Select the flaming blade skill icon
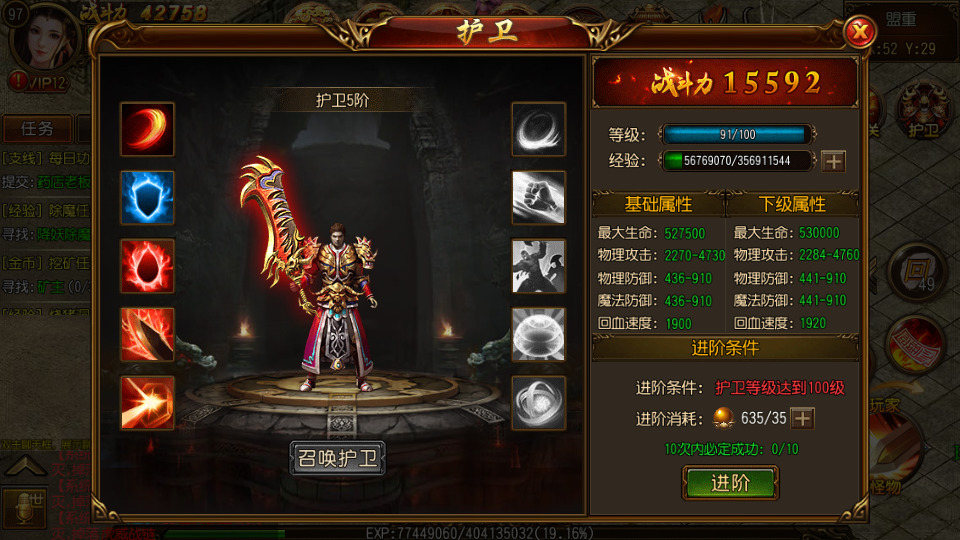Viewport: 960px width, 540px height. pyautogui.click(x=147, y=334)
